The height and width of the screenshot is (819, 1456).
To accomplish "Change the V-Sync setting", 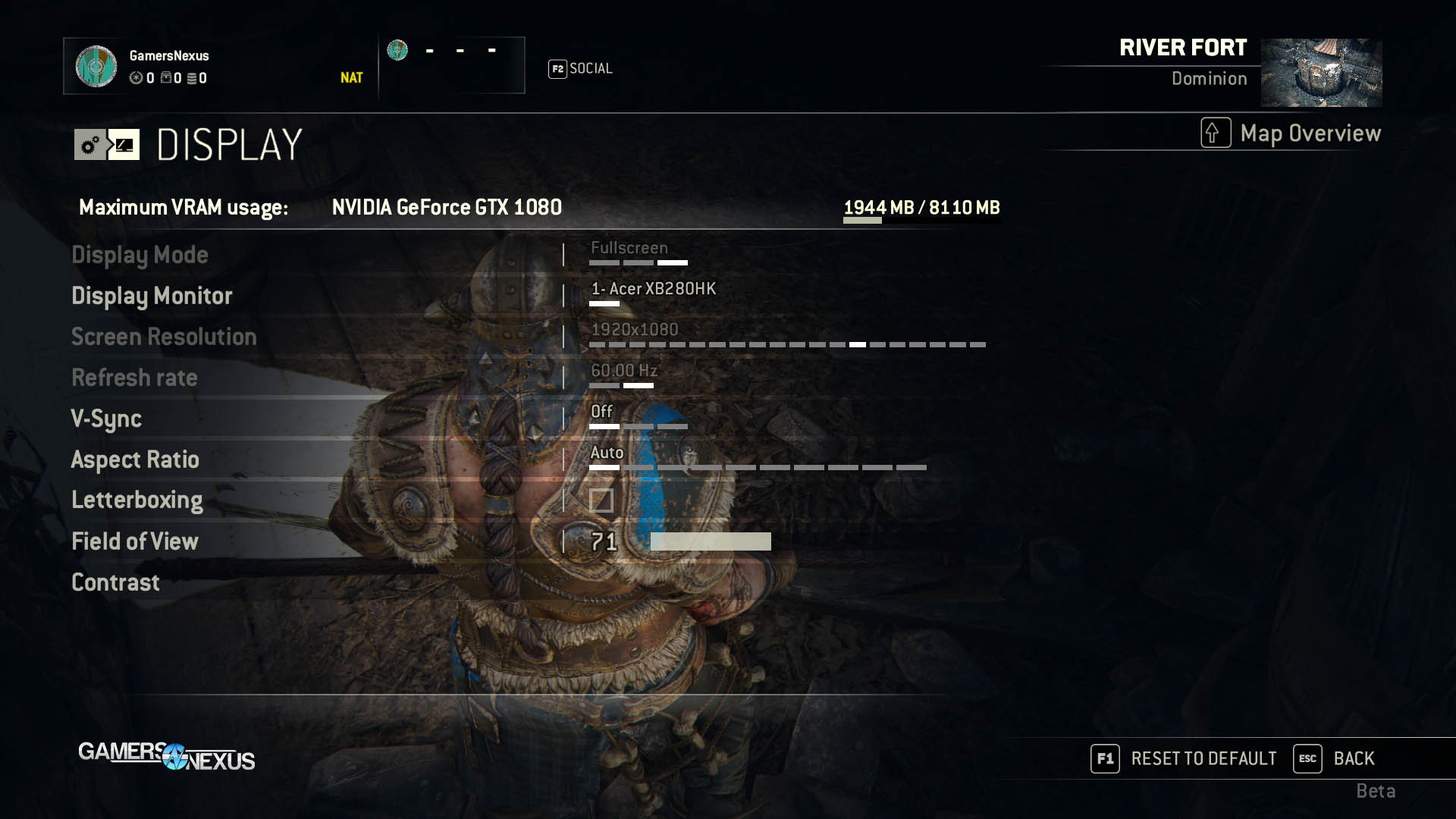I will tap(106, 419).
